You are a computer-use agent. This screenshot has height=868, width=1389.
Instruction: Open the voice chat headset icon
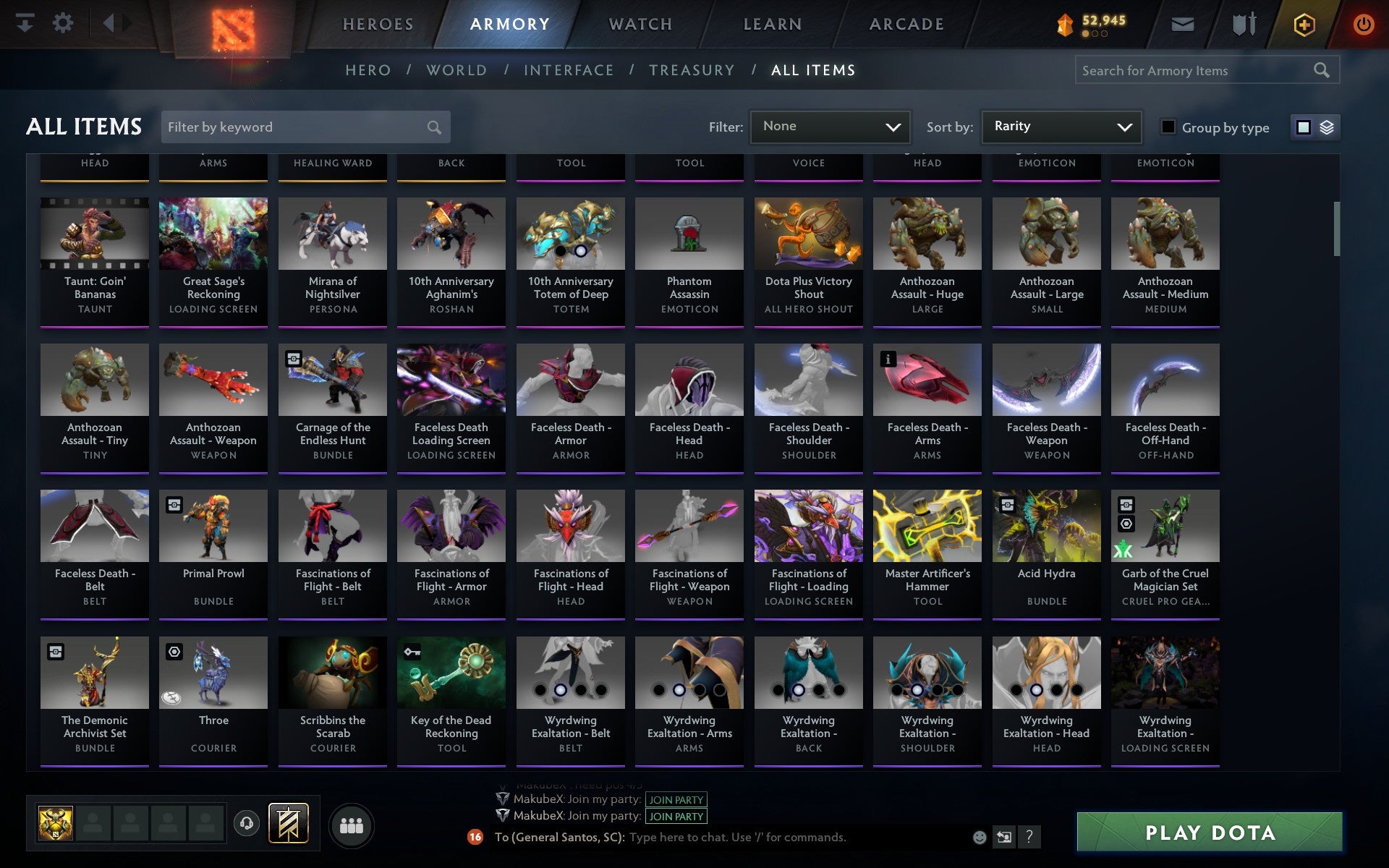pos(246,823)
